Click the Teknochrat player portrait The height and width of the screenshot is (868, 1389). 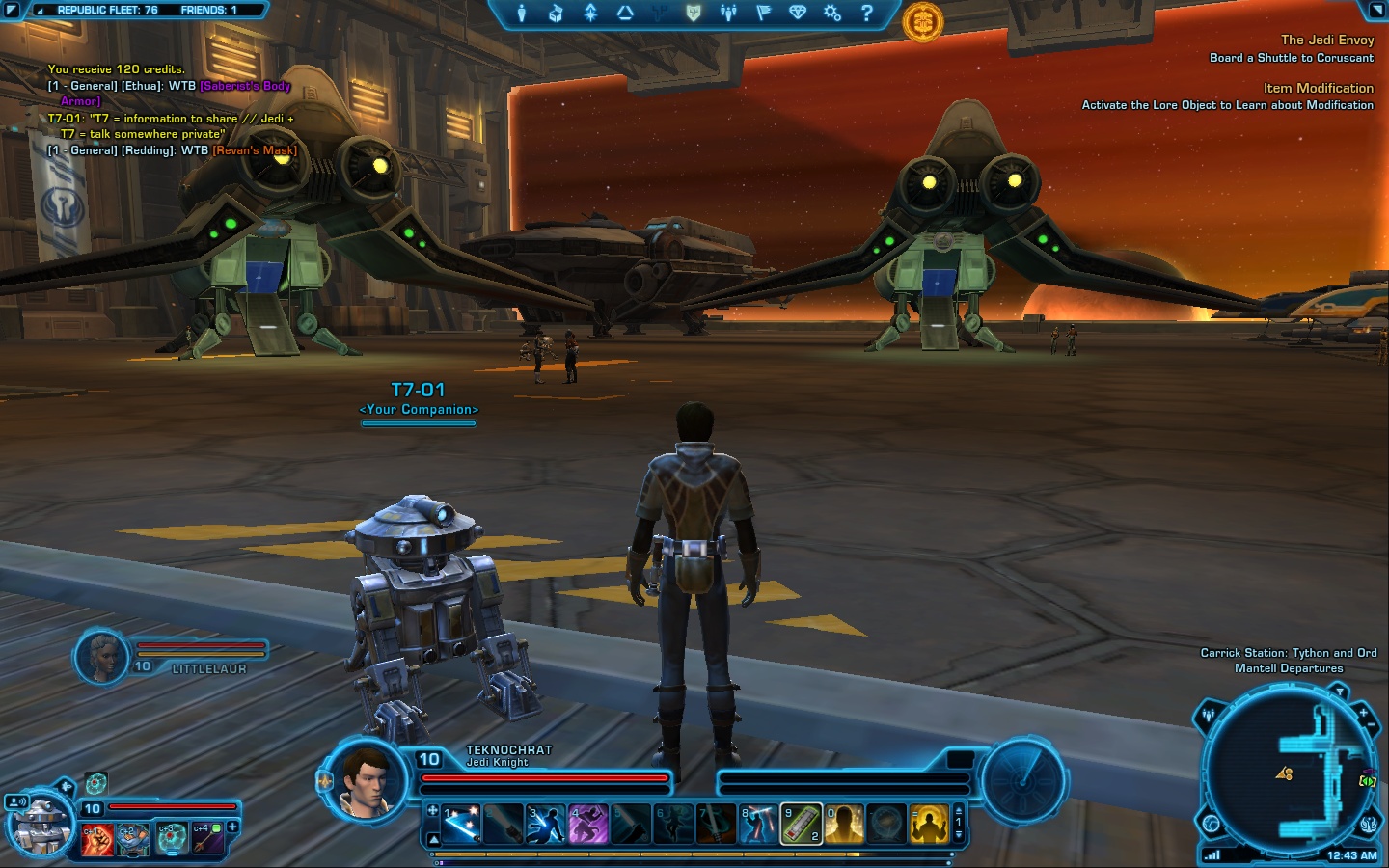[x=367, y=779]
